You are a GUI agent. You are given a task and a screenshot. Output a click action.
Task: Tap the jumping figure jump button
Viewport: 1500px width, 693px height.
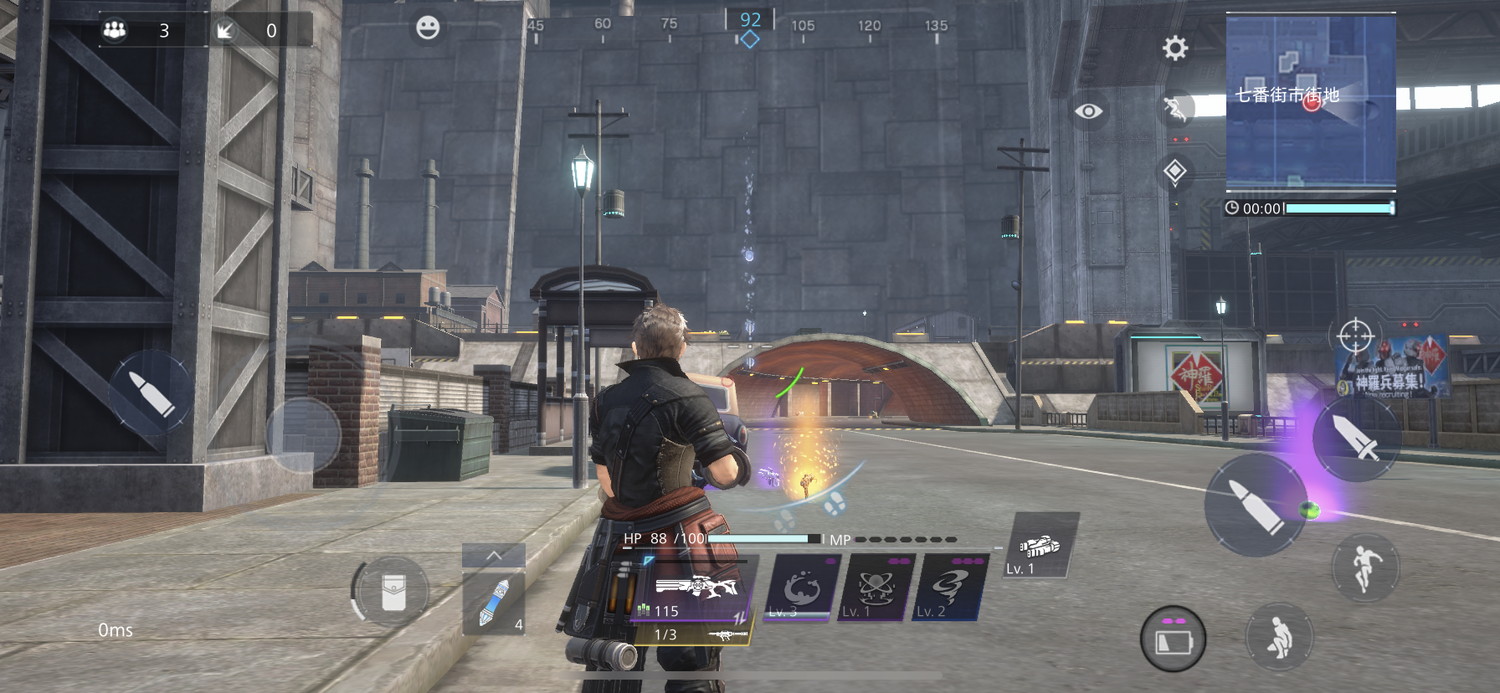(x=1365, y=567)
